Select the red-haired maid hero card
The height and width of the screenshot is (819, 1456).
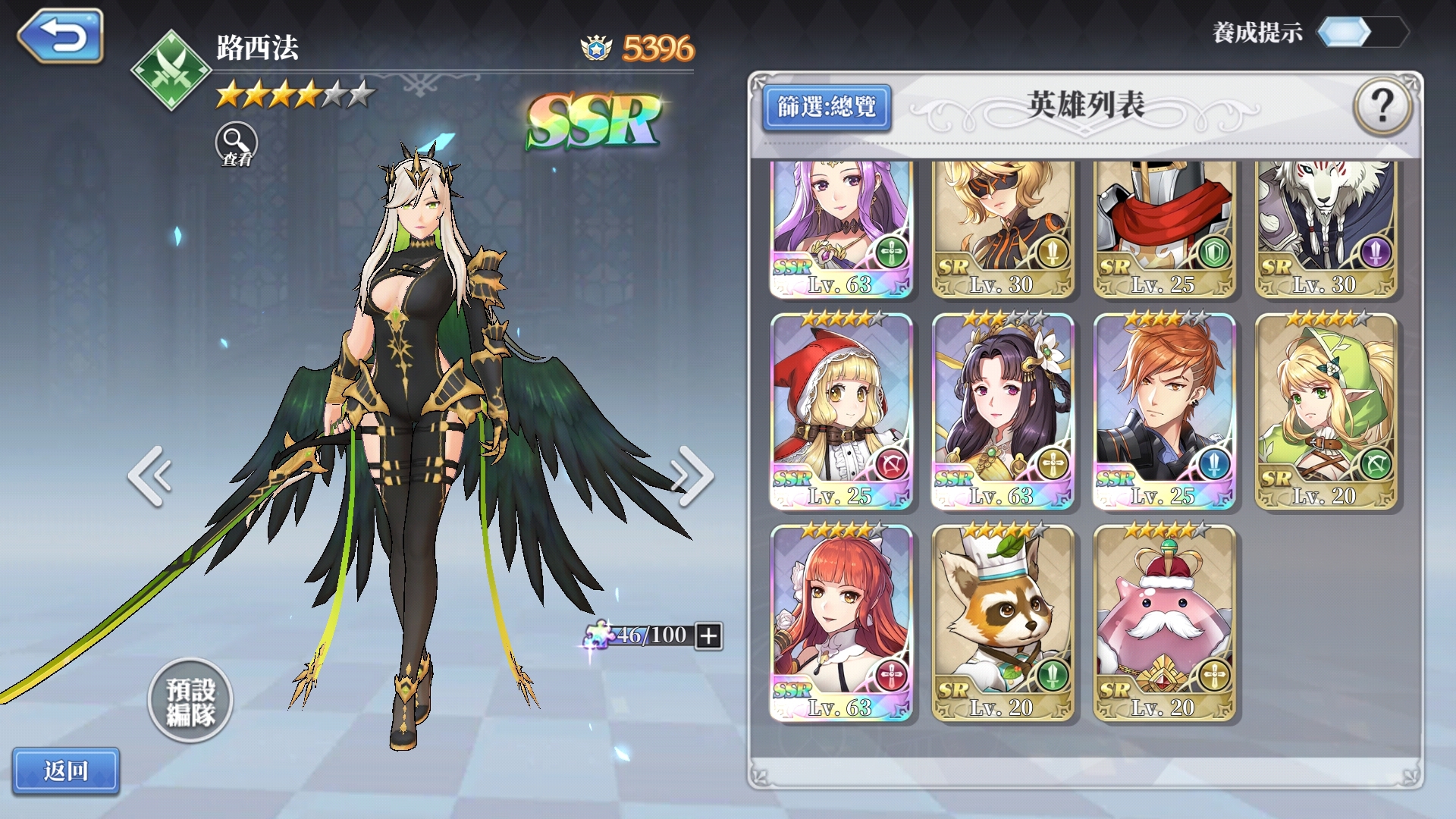coord(841,622)
